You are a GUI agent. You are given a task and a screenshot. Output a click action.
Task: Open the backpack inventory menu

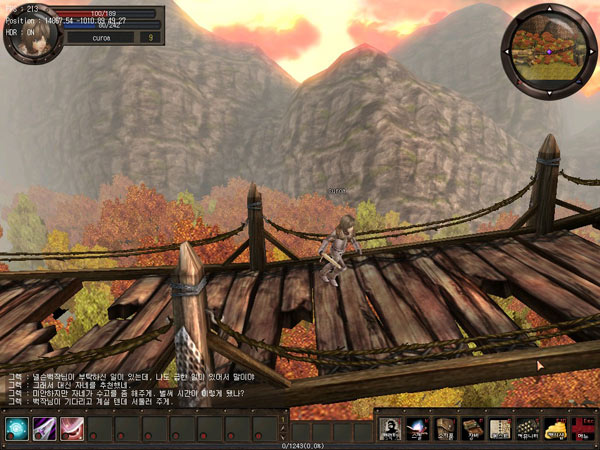tap(446, 429)
